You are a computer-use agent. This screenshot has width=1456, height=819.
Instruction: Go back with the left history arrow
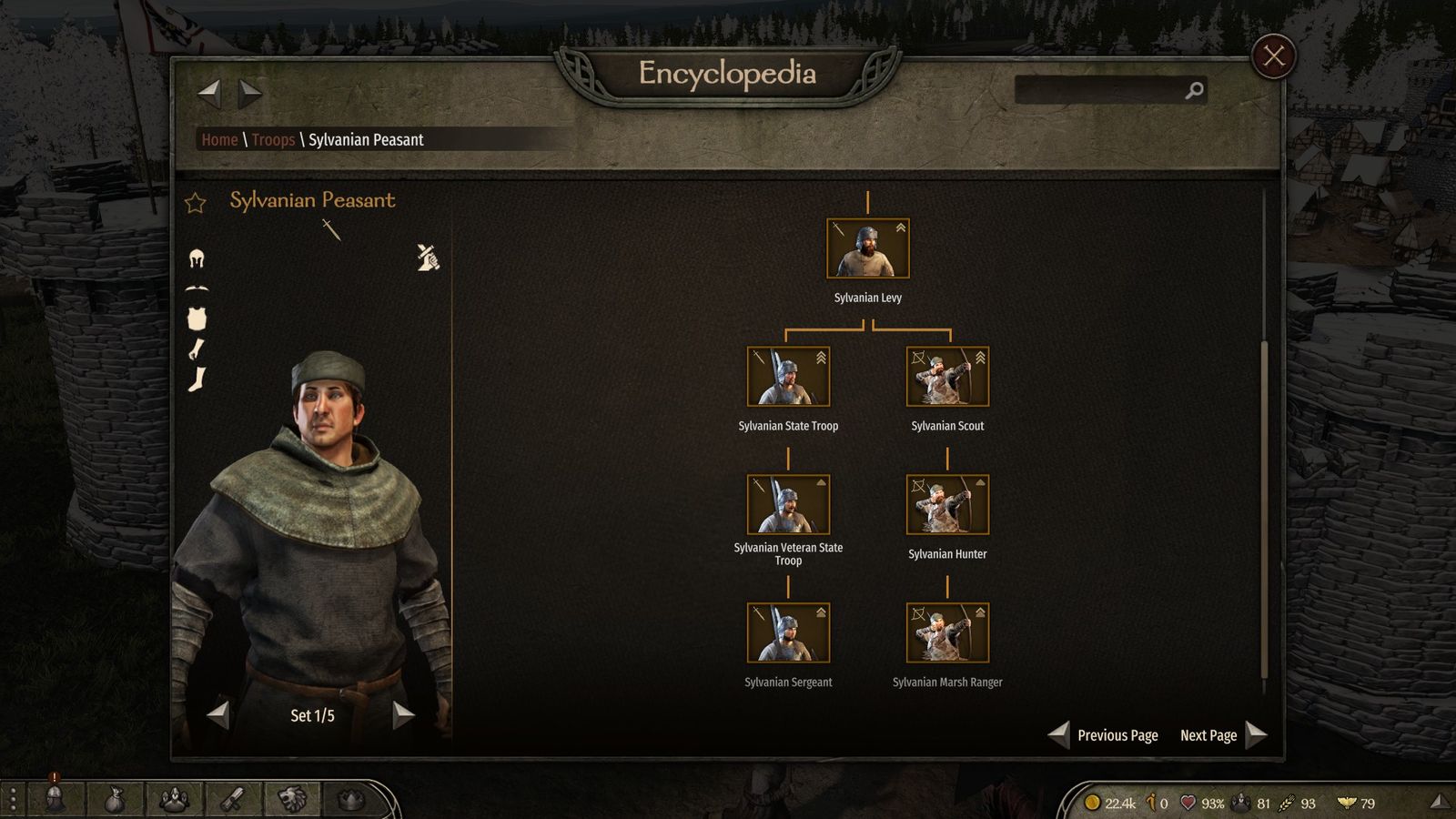coord(209,92)
